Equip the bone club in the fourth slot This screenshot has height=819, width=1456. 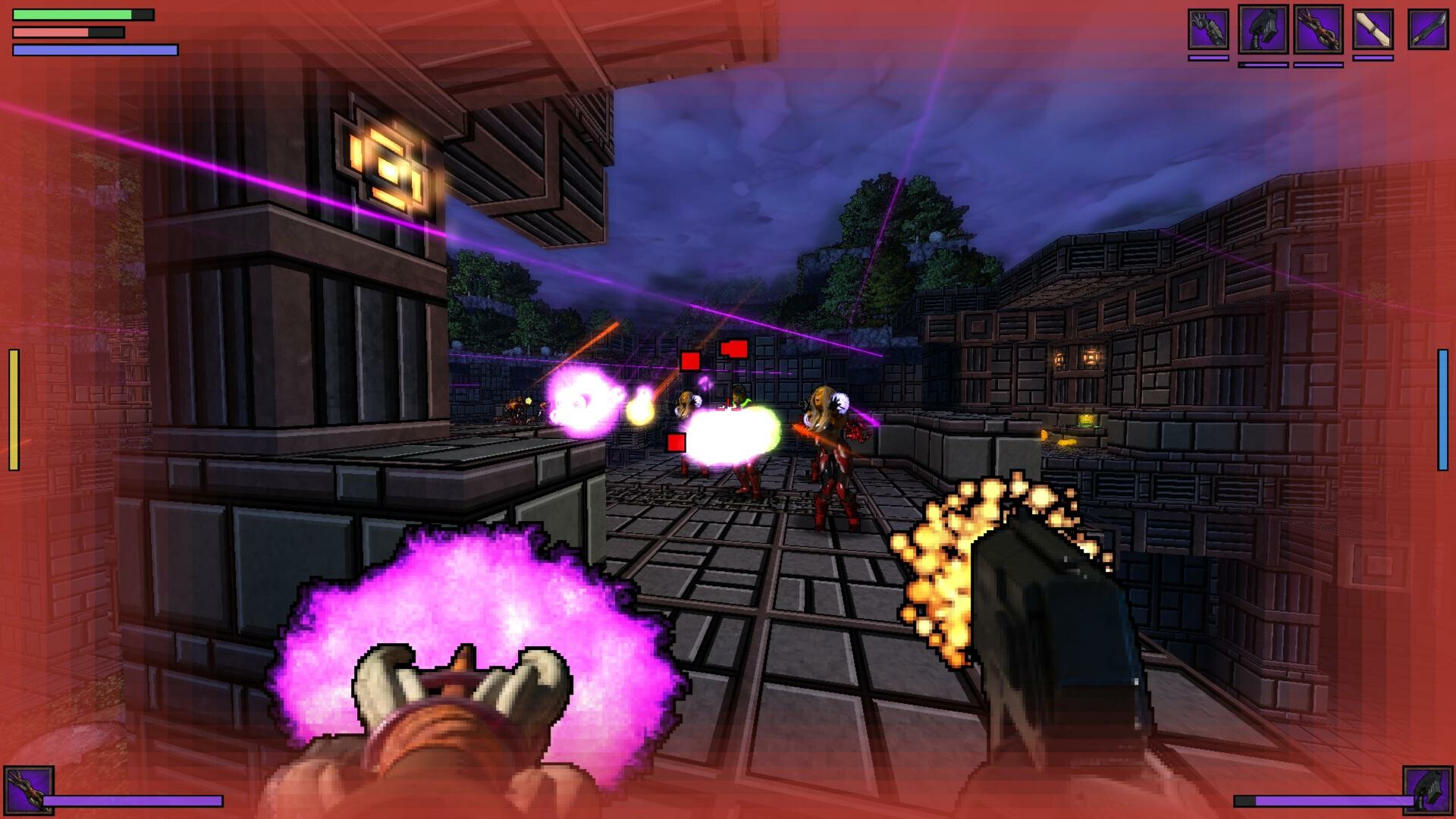(x=1373, y=30)
